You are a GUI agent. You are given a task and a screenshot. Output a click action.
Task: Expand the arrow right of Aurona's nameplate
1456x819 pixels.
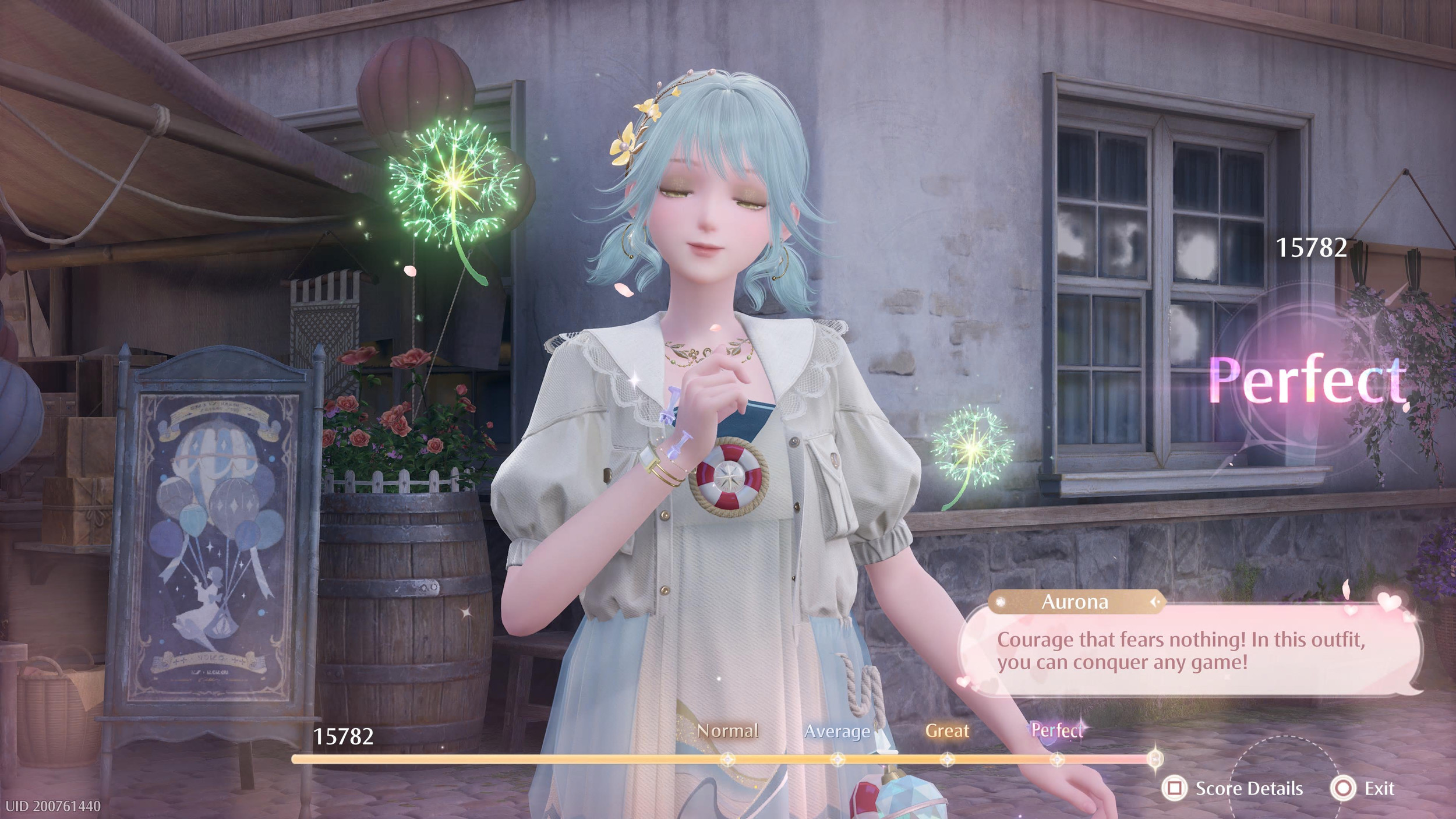(1155, 601)
